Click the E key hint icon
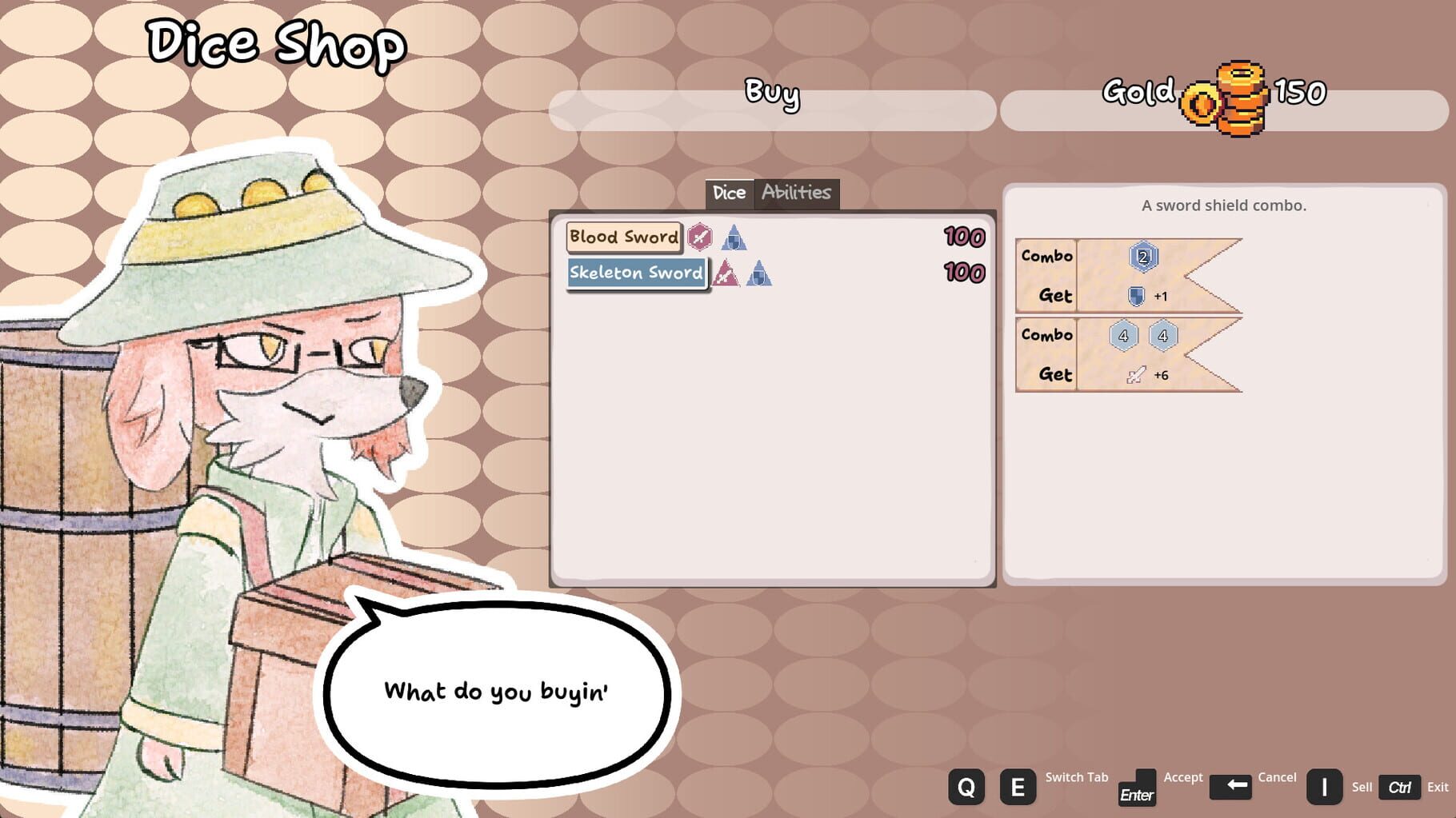Image resolution: width=1456 pixels, height=818 pixels. click(x=1018, y=787)
